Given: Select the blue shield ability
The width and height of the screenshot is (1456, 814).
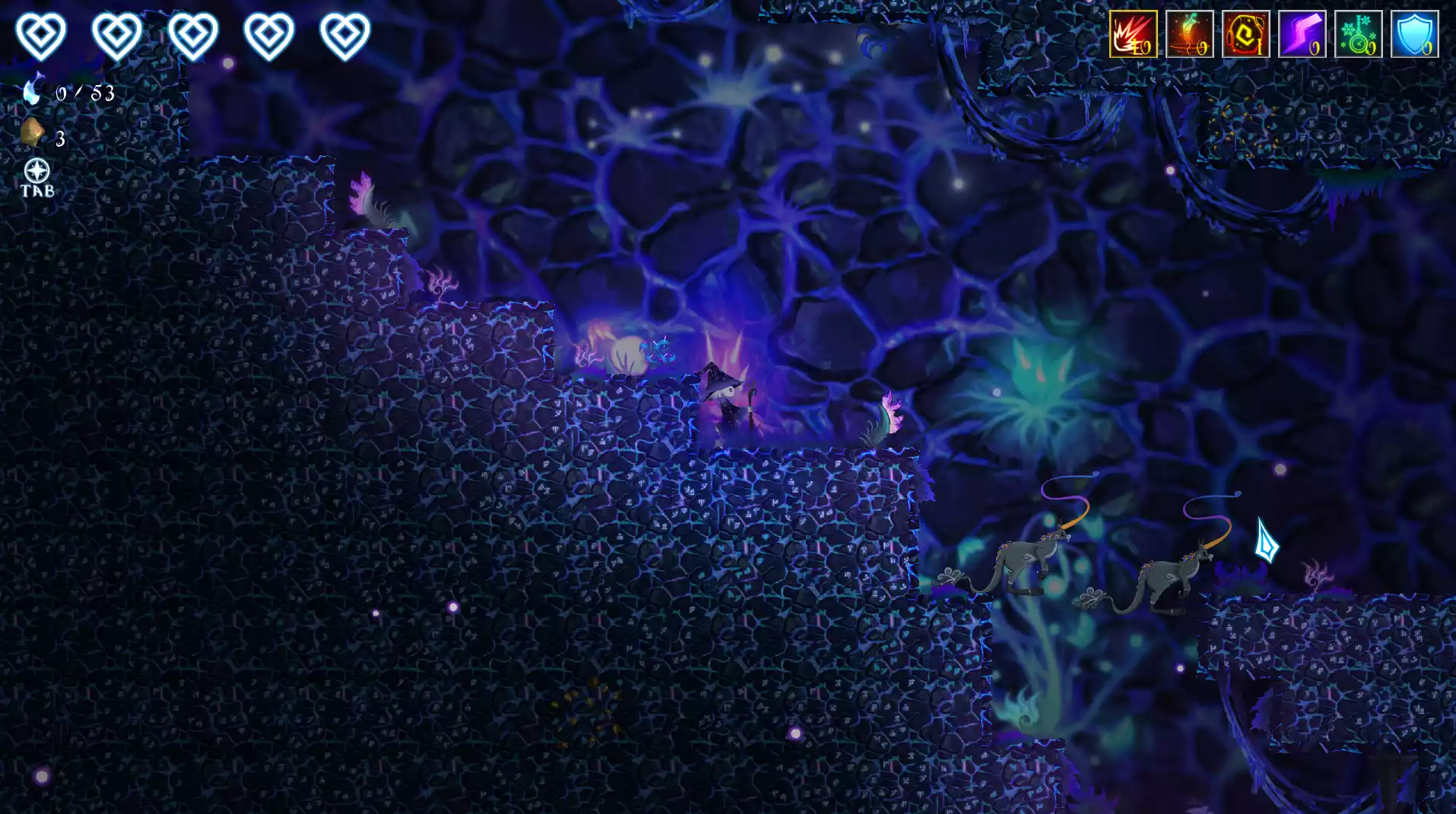Looking at the screenshot, I should pyautogui.click(x=1414, y=34).
